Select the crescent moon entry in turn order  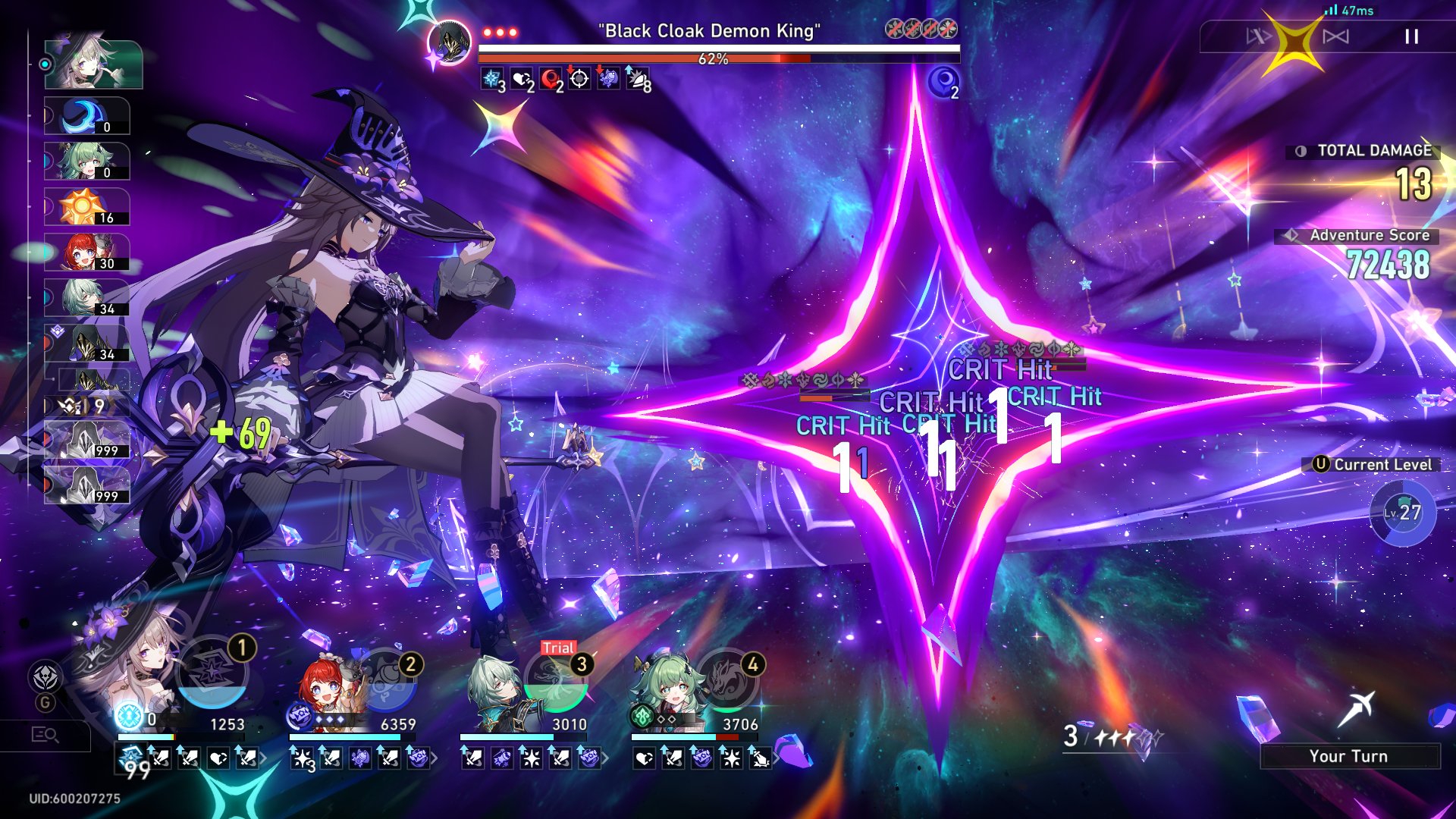pyautogui.click(x=86, y=116)
